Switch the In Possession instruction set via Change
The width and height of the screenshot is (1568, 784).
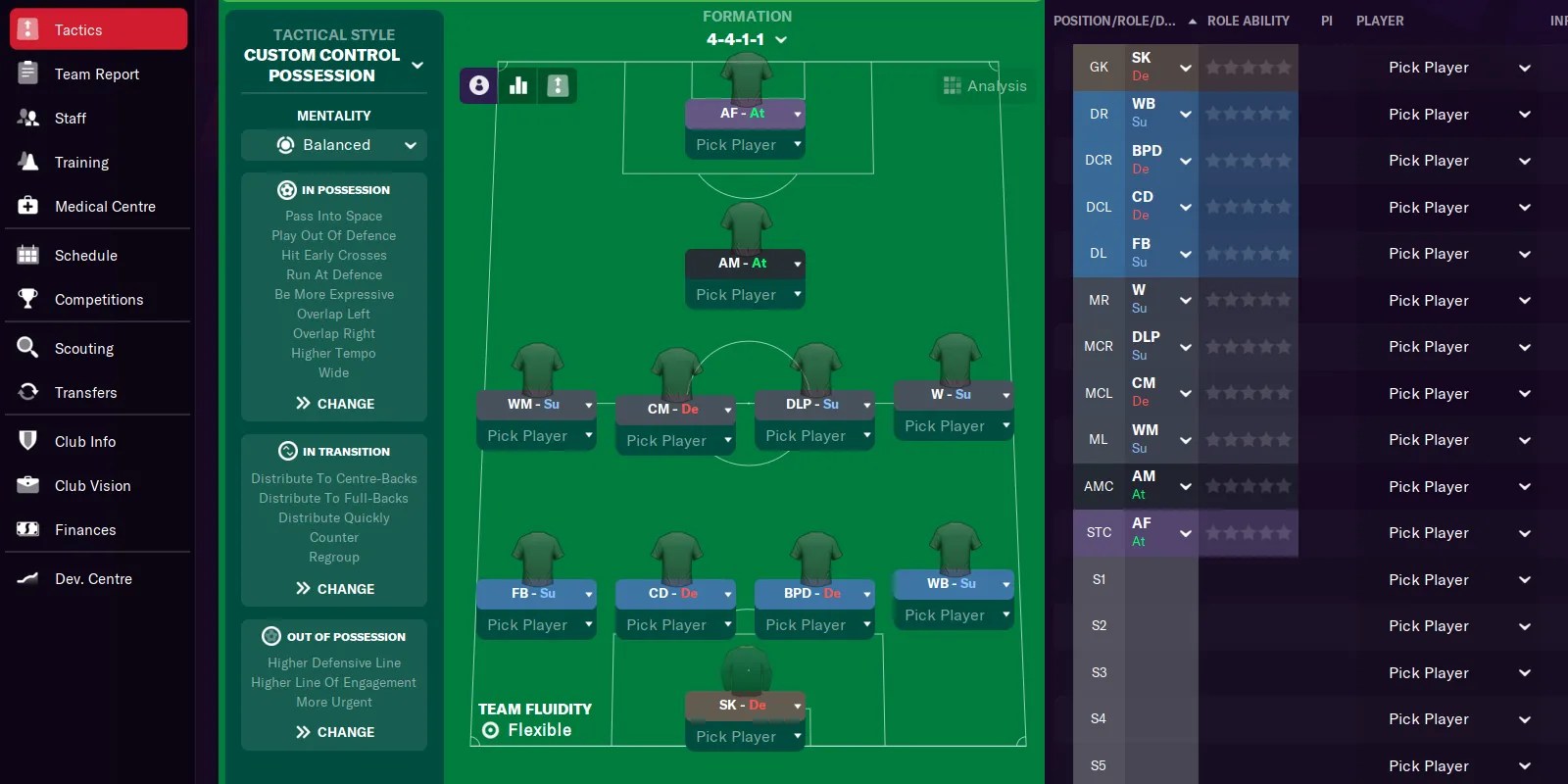pyautogui.click(x=333, y=403)
